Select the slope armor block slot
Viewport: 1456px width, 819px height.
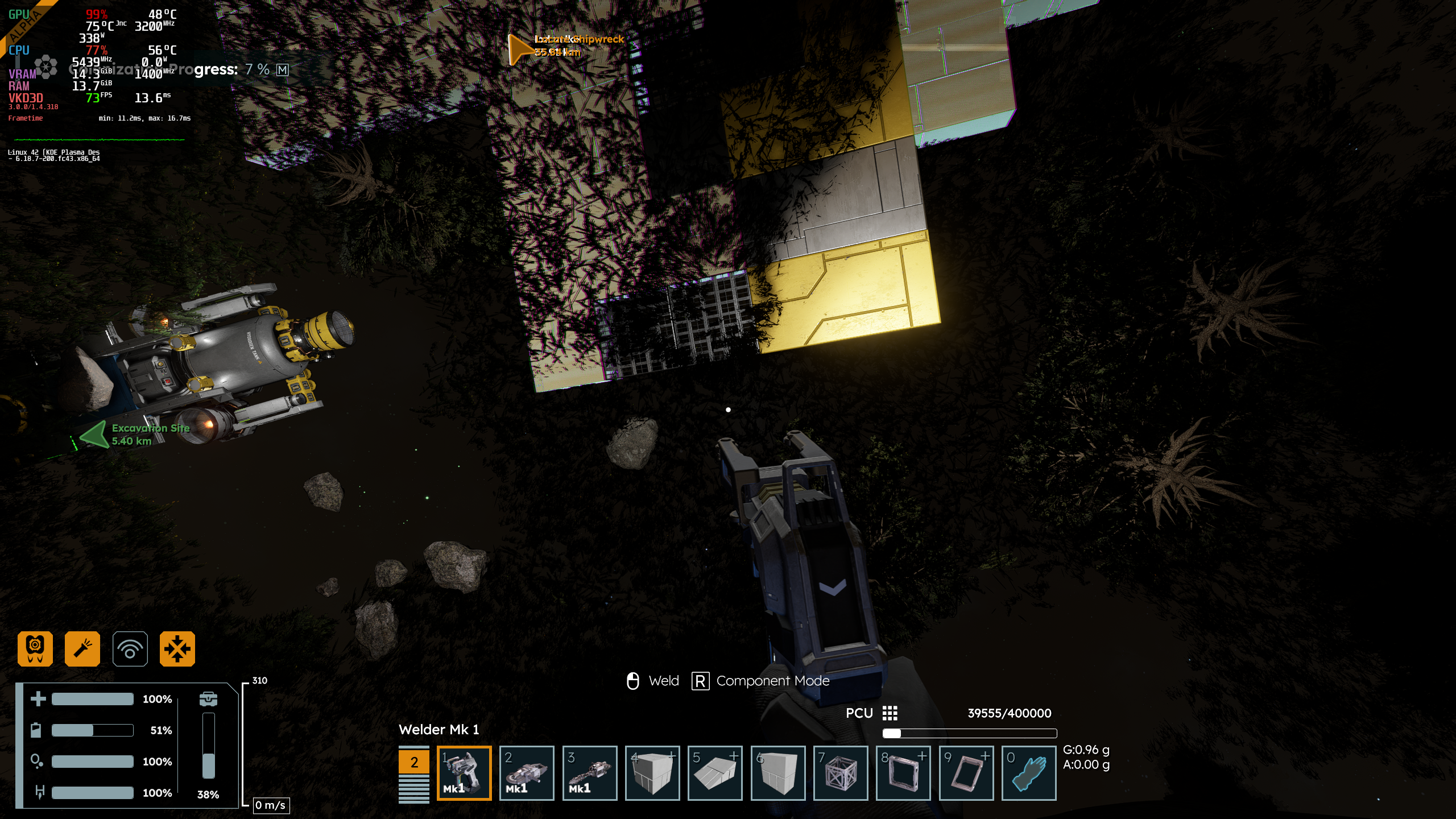(x=715, y=773)
